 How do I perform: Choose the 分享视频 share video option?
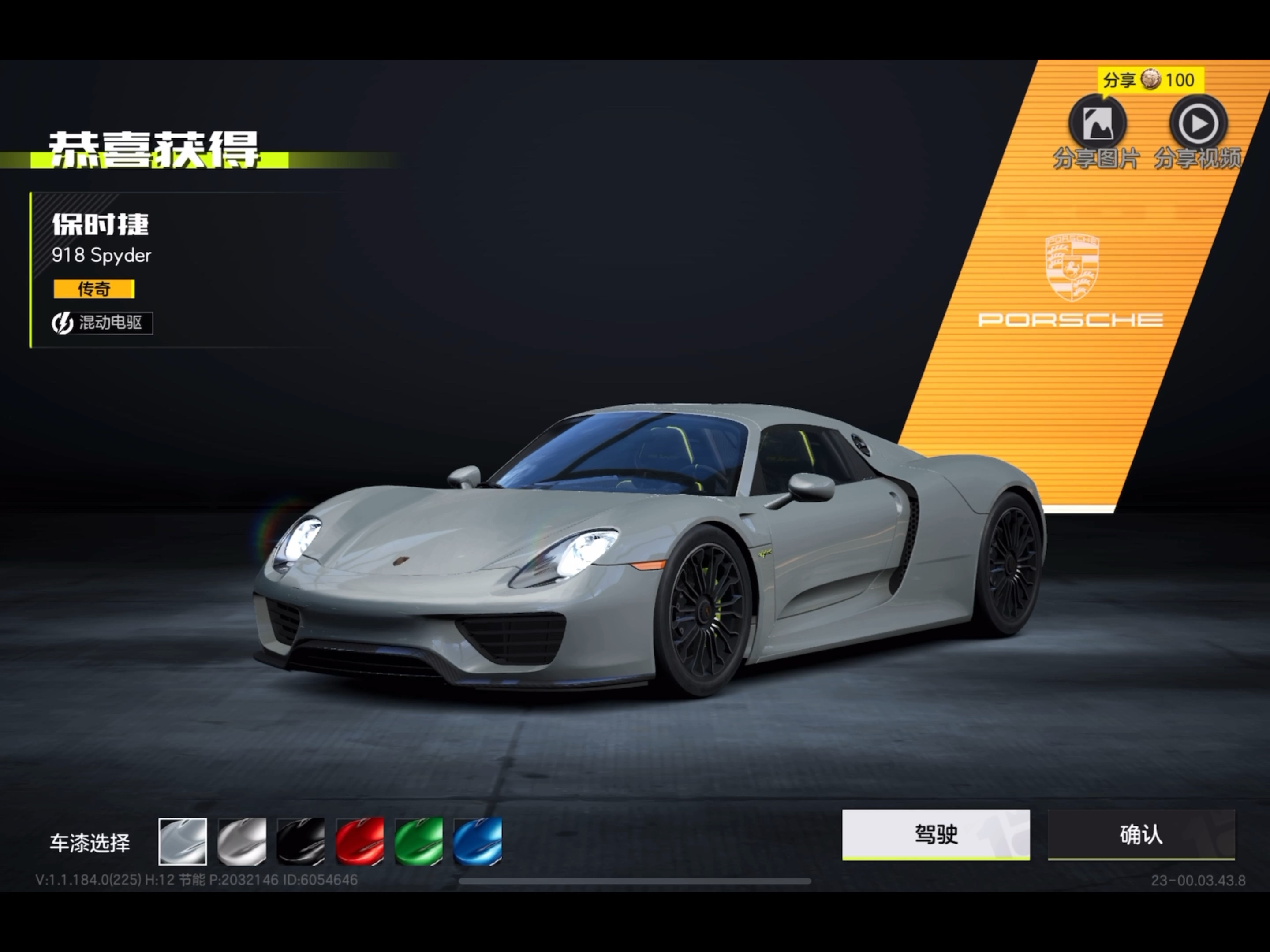point(1198,124)
